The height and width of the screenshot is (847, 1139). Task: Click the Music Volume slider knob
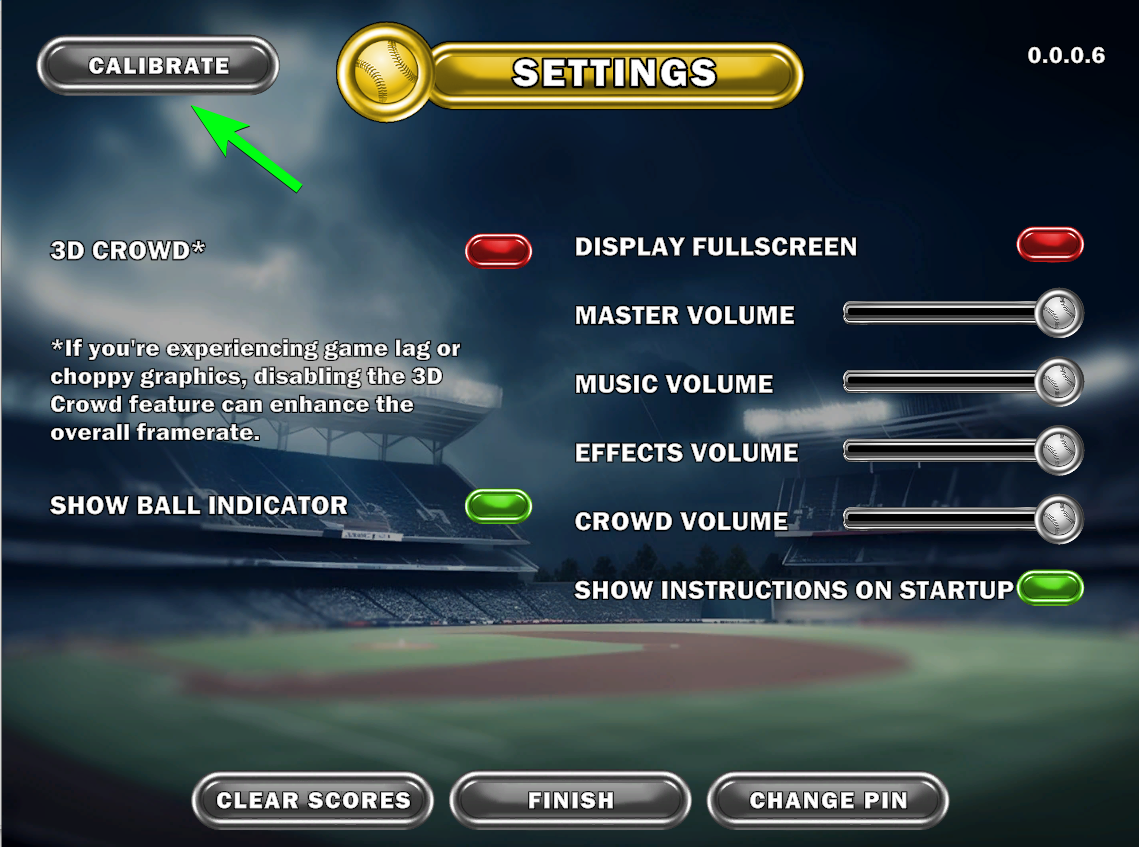(1058, 382)
